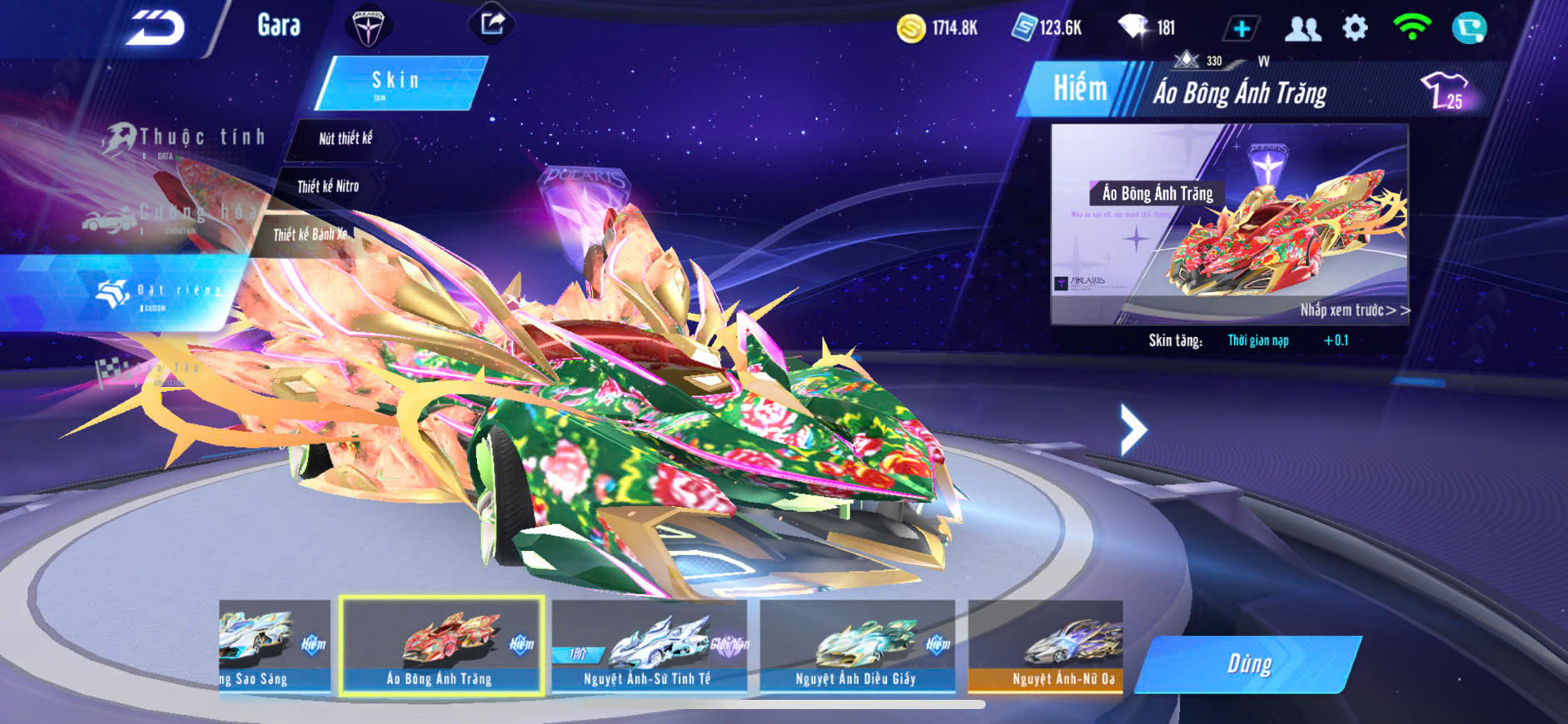This screenshot has height=724, width=1568.
Task: Add currency with the plus button
Action: coord(1241,29)
